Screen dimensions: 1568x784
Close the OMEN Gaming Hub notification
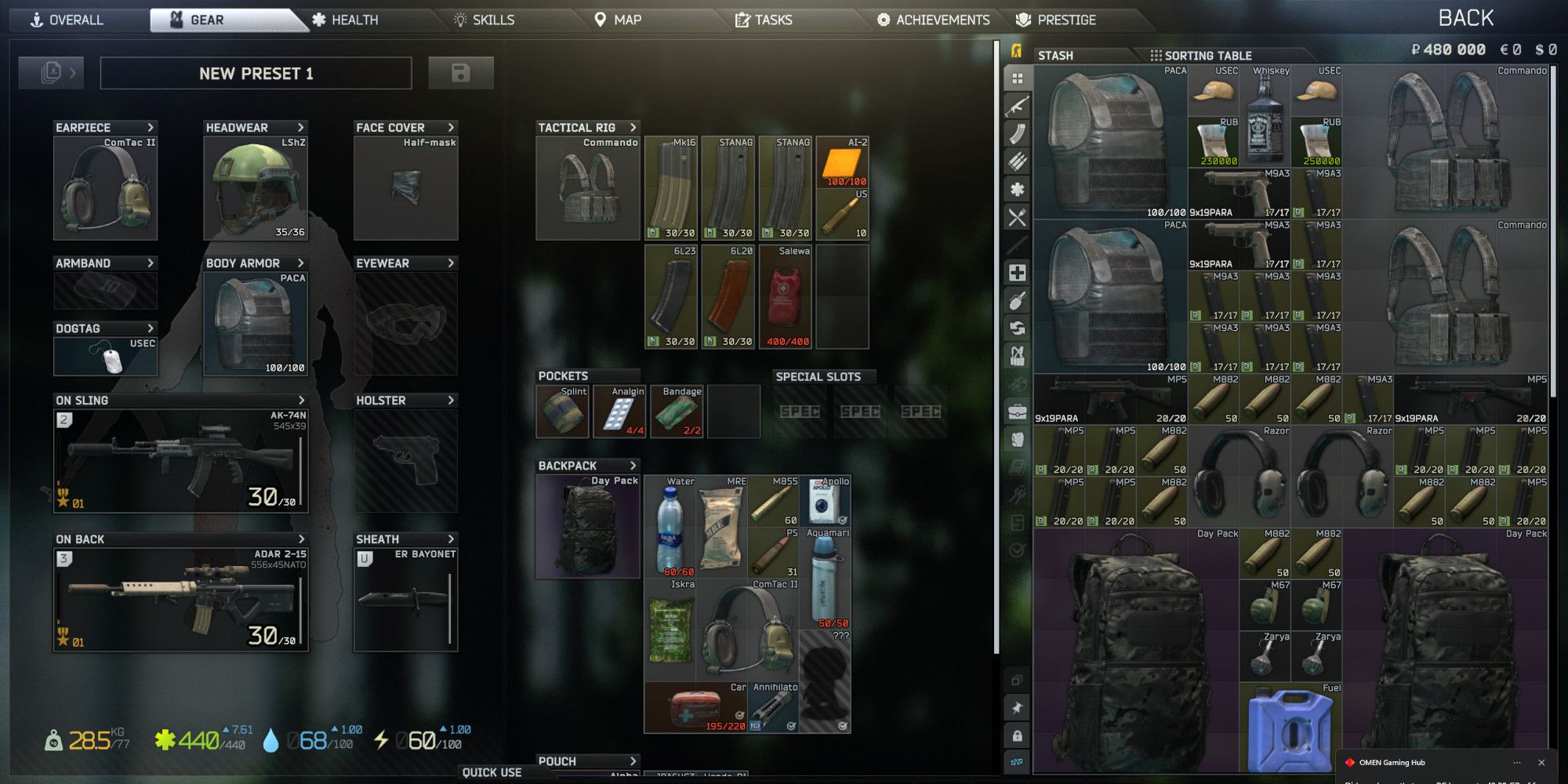click(x=1541, y=762)
